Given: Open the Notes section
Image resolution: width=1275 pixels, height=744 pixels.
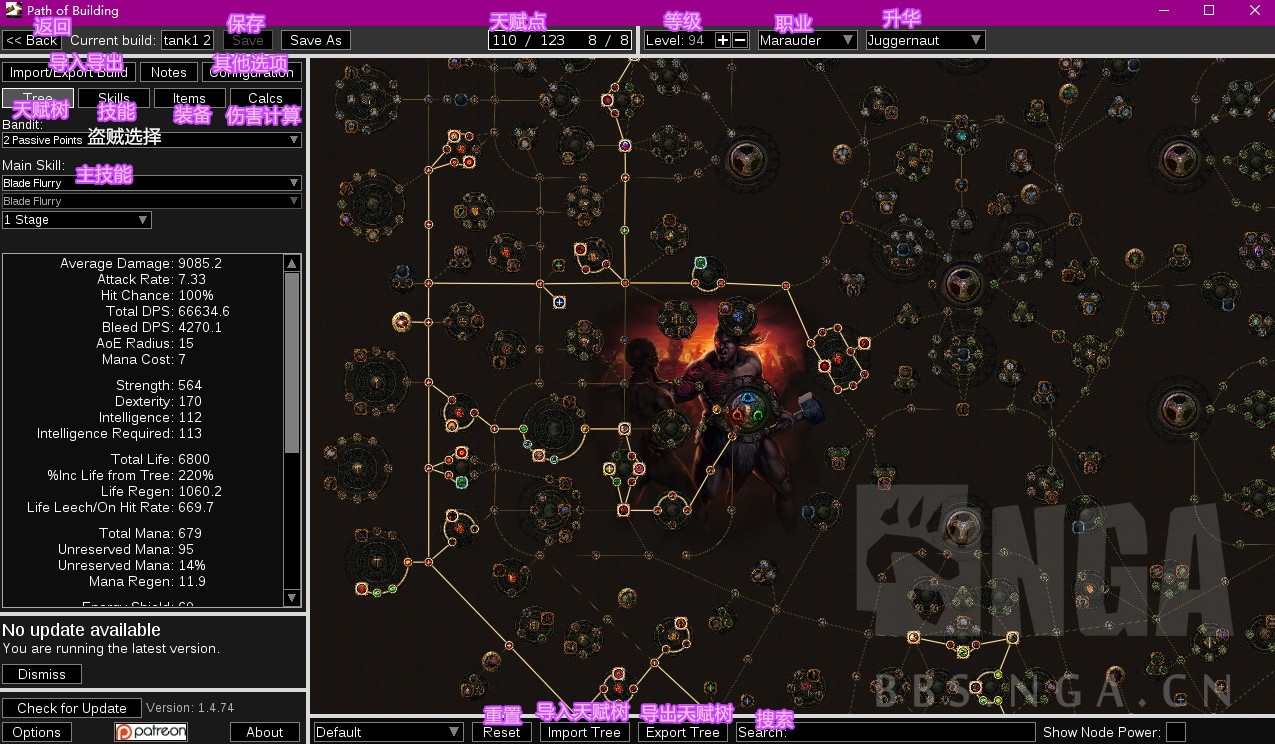Looking at the screenshot, I should (x=169, y=72).
